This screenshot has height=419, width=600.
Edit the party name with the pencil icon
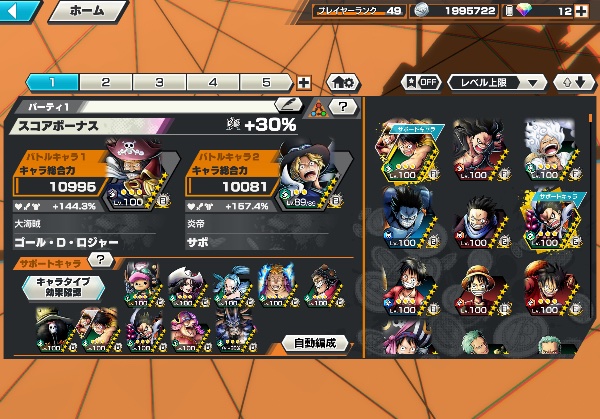coord(289,104)
